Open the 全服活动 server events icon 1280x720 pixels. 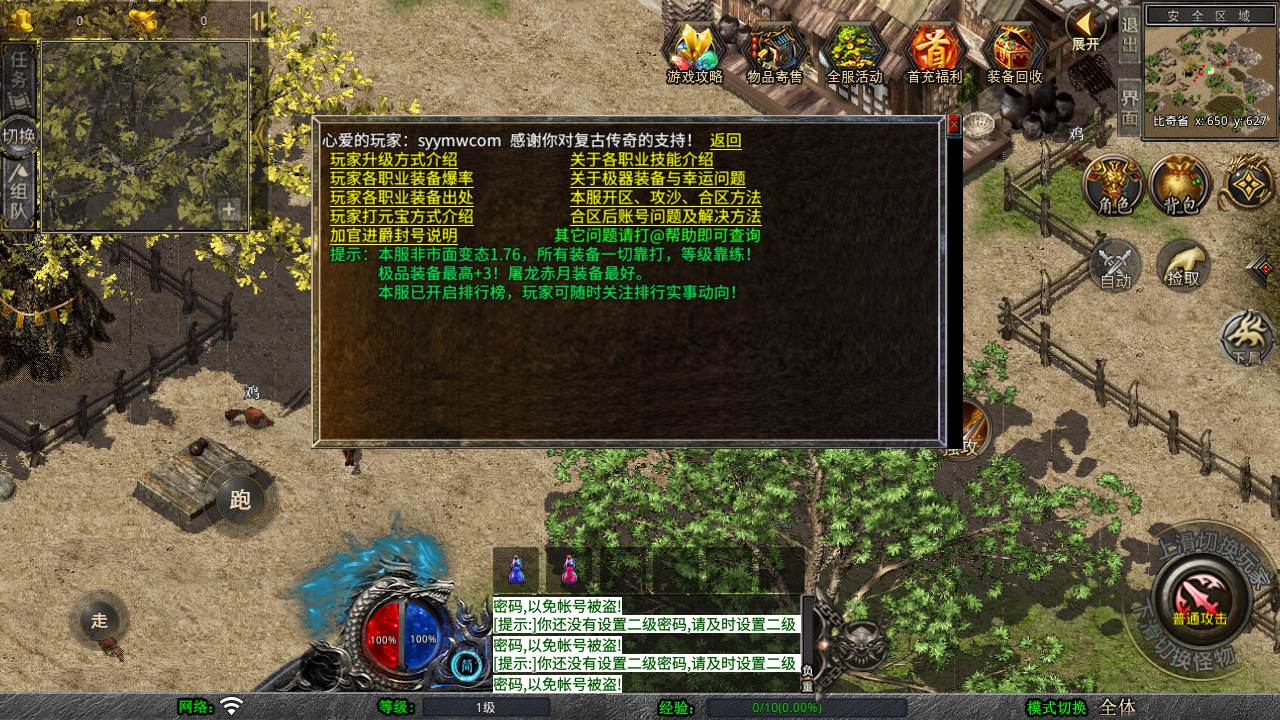point(855,52)
